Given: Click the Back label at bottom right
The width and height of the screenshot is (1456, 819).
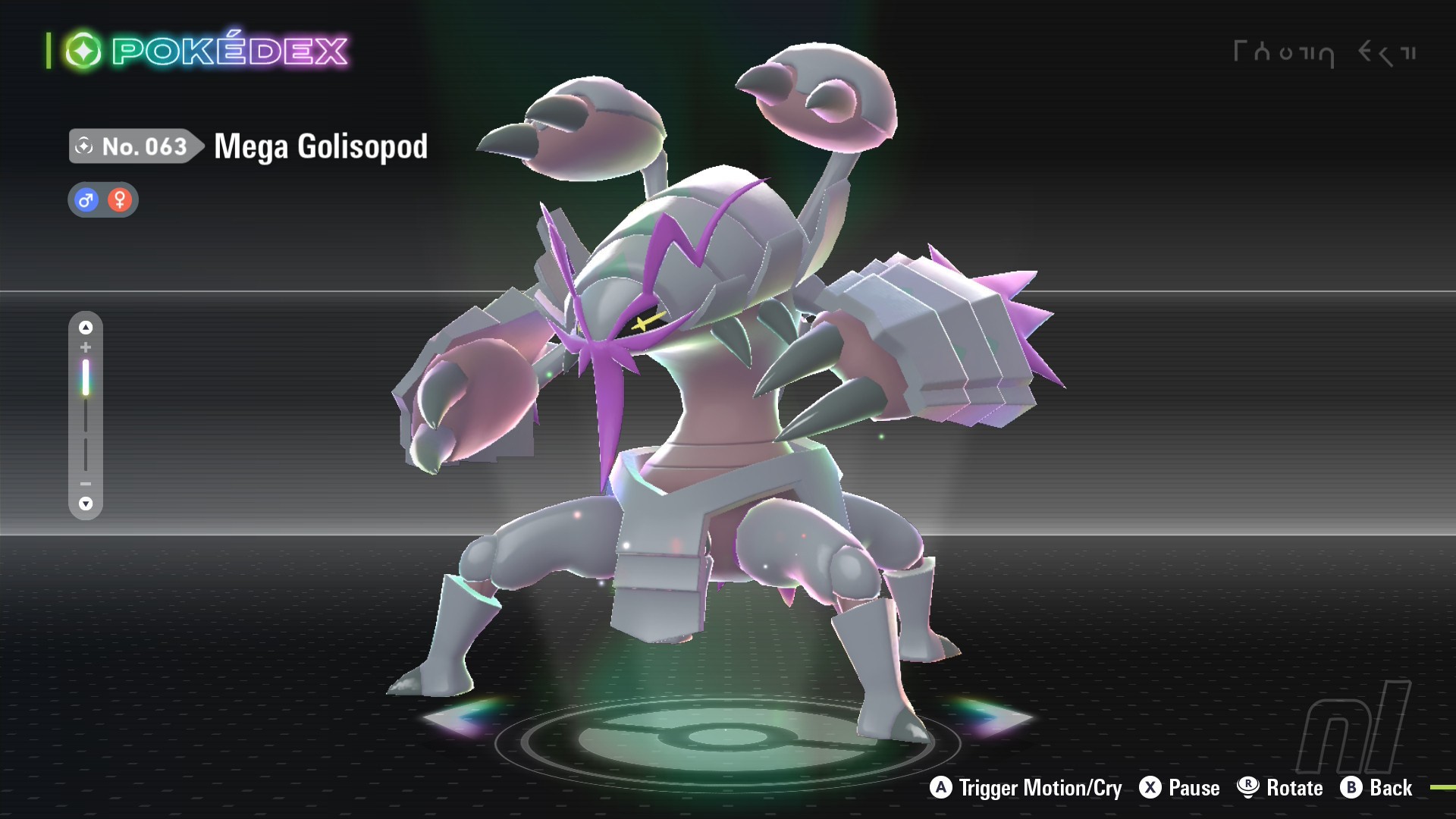Looking at the screenshot, I should pos(1392,788).
